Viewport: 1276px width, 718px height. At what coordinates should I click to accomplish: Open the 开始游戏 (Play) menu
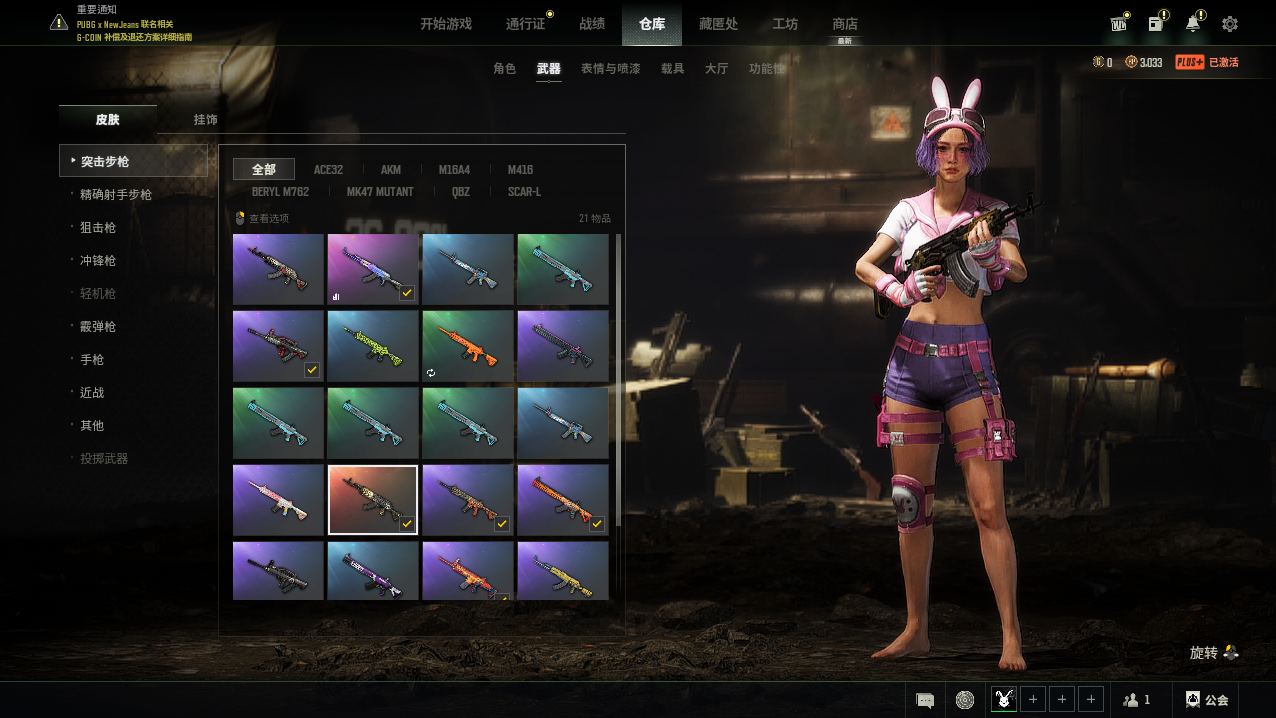point(445,24)
